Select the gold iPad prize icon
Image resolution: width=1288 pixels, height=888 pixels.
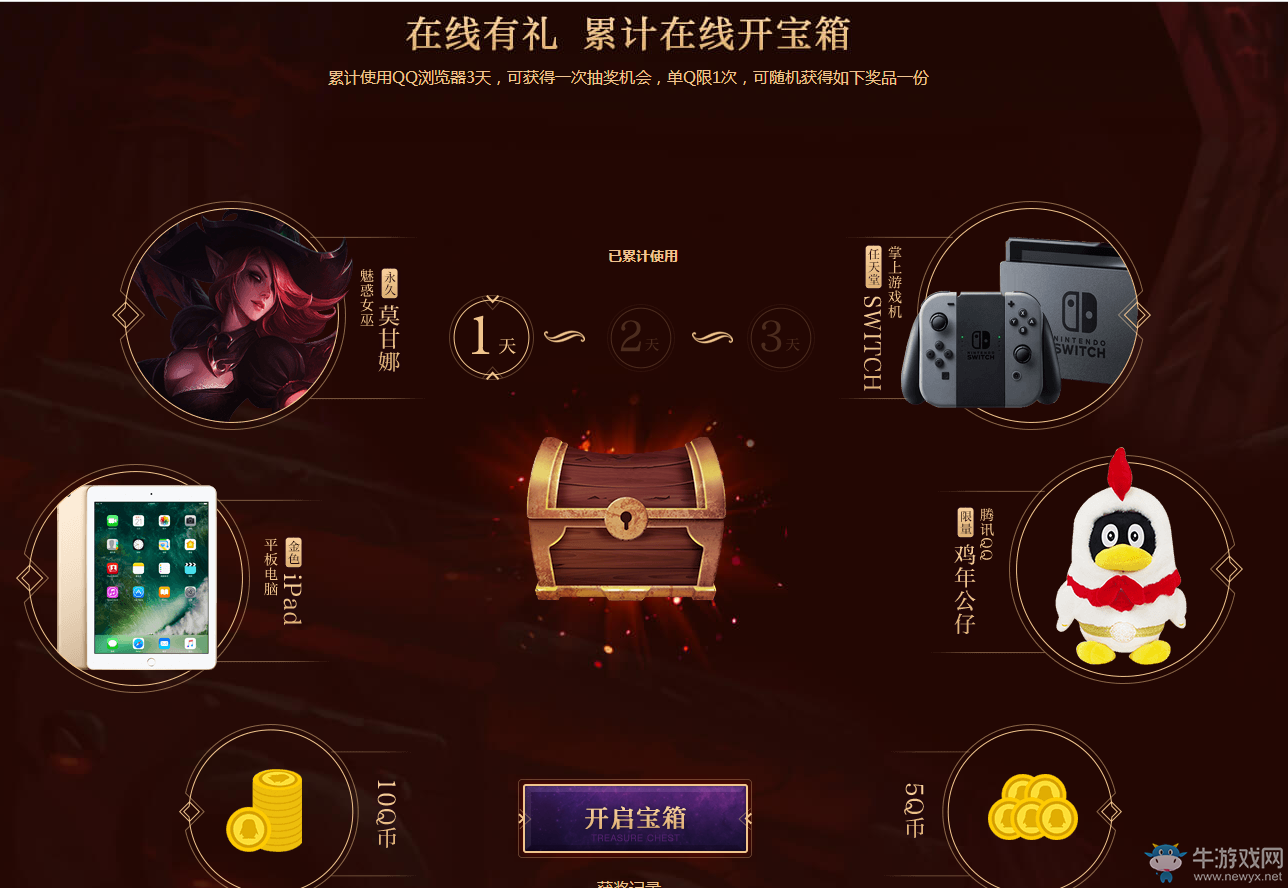(x=150, y=575)
